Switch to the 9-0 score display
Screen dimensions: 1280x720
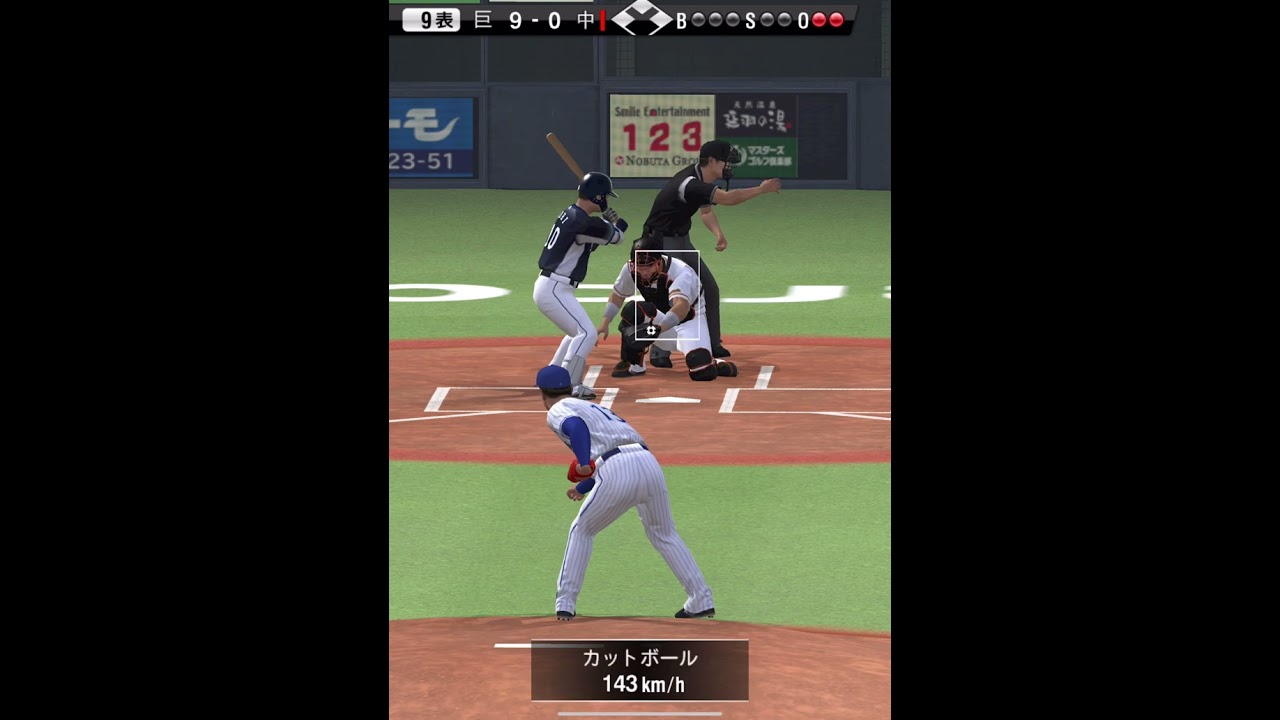tap(533, 18)
